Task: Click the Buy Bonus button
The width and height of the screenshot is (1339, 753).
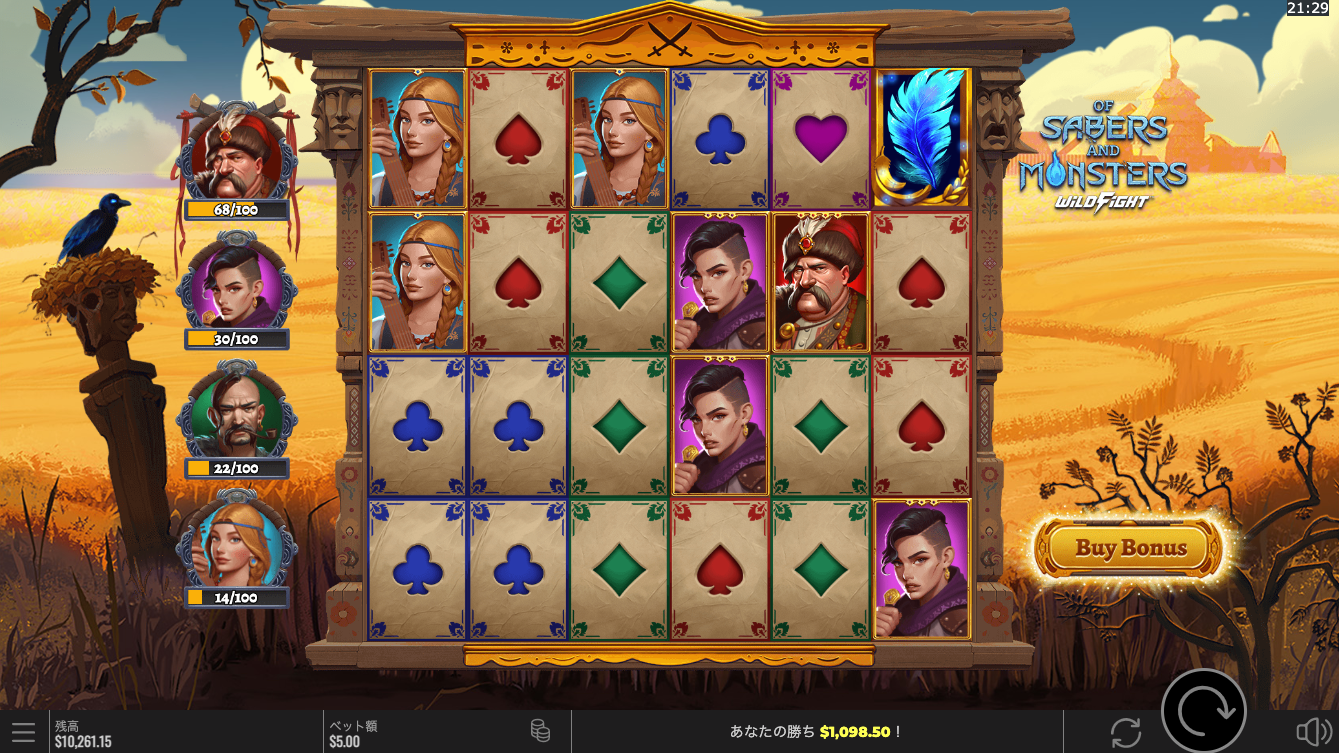Action: click(1130, 548)
